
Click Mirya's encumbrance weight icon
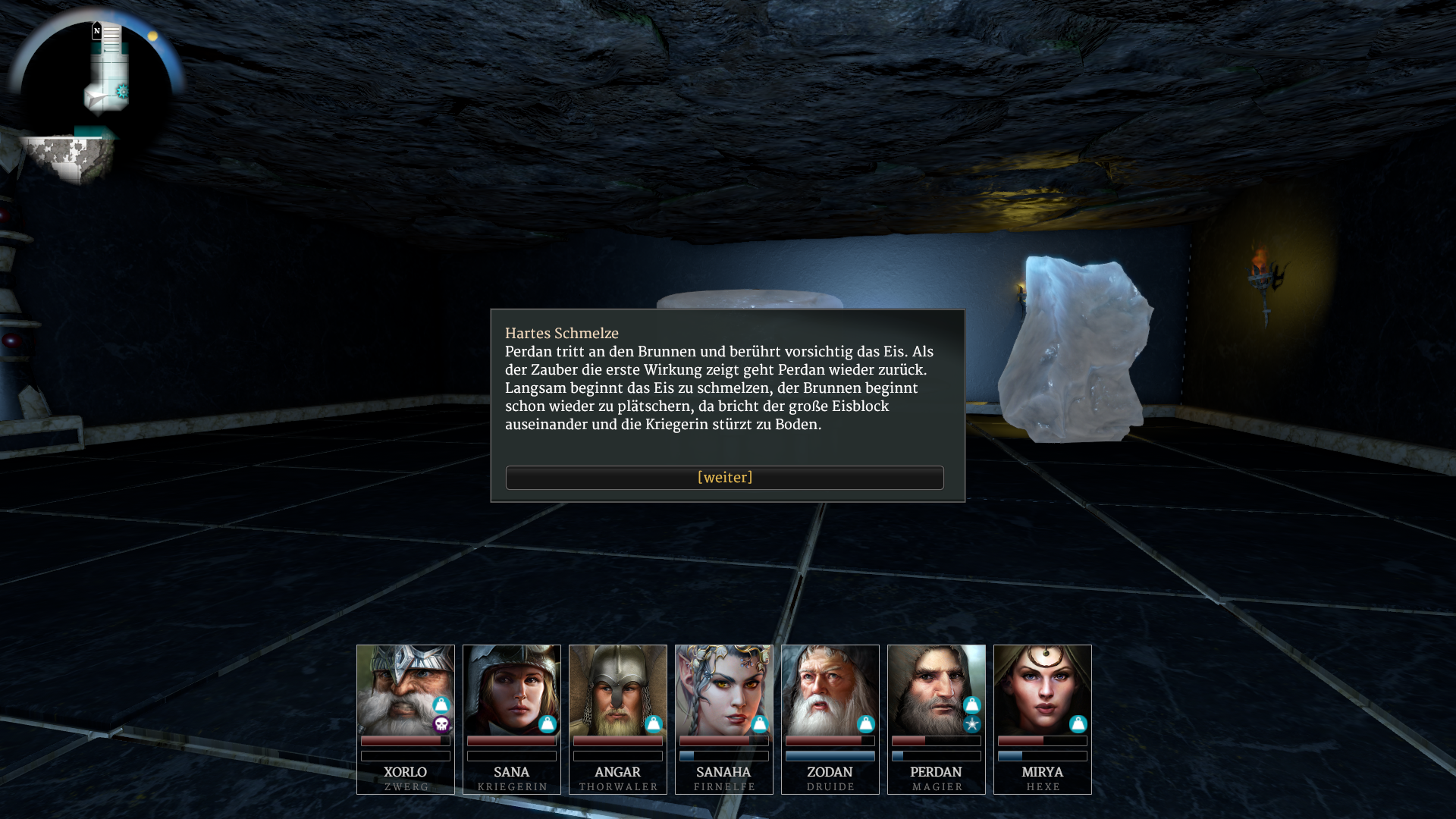[1078, 724]
